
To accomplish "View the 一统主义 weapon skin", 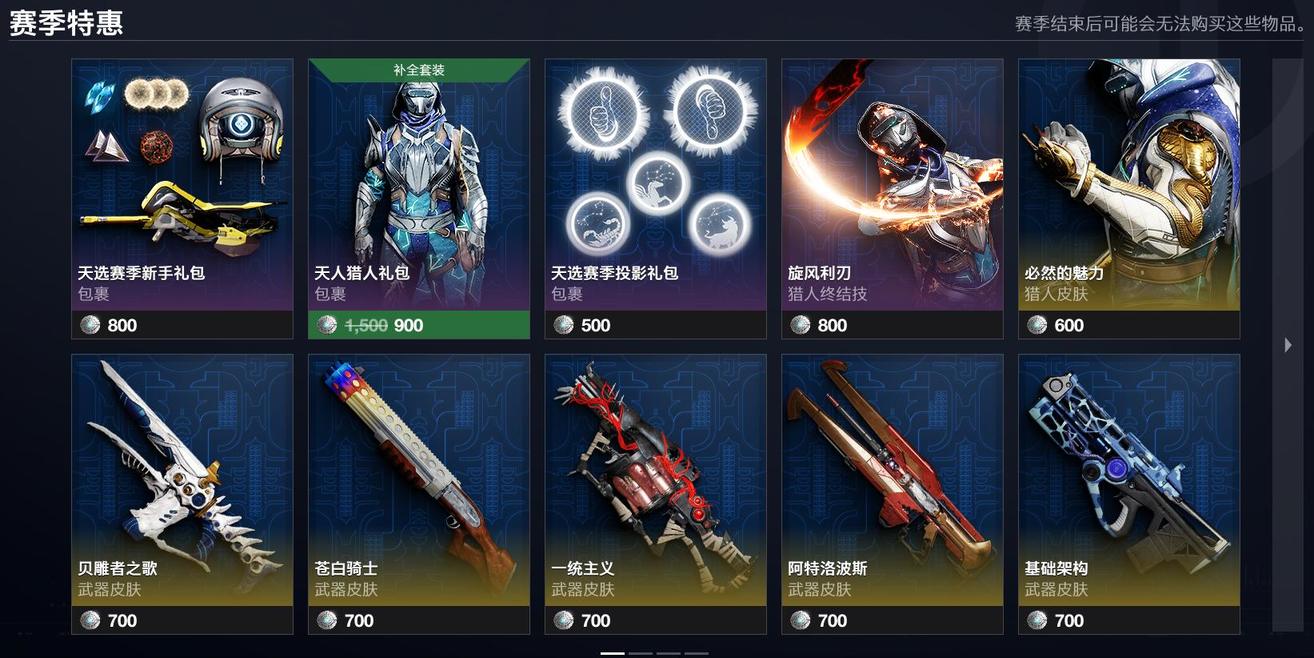I will [x=655, y=494].
